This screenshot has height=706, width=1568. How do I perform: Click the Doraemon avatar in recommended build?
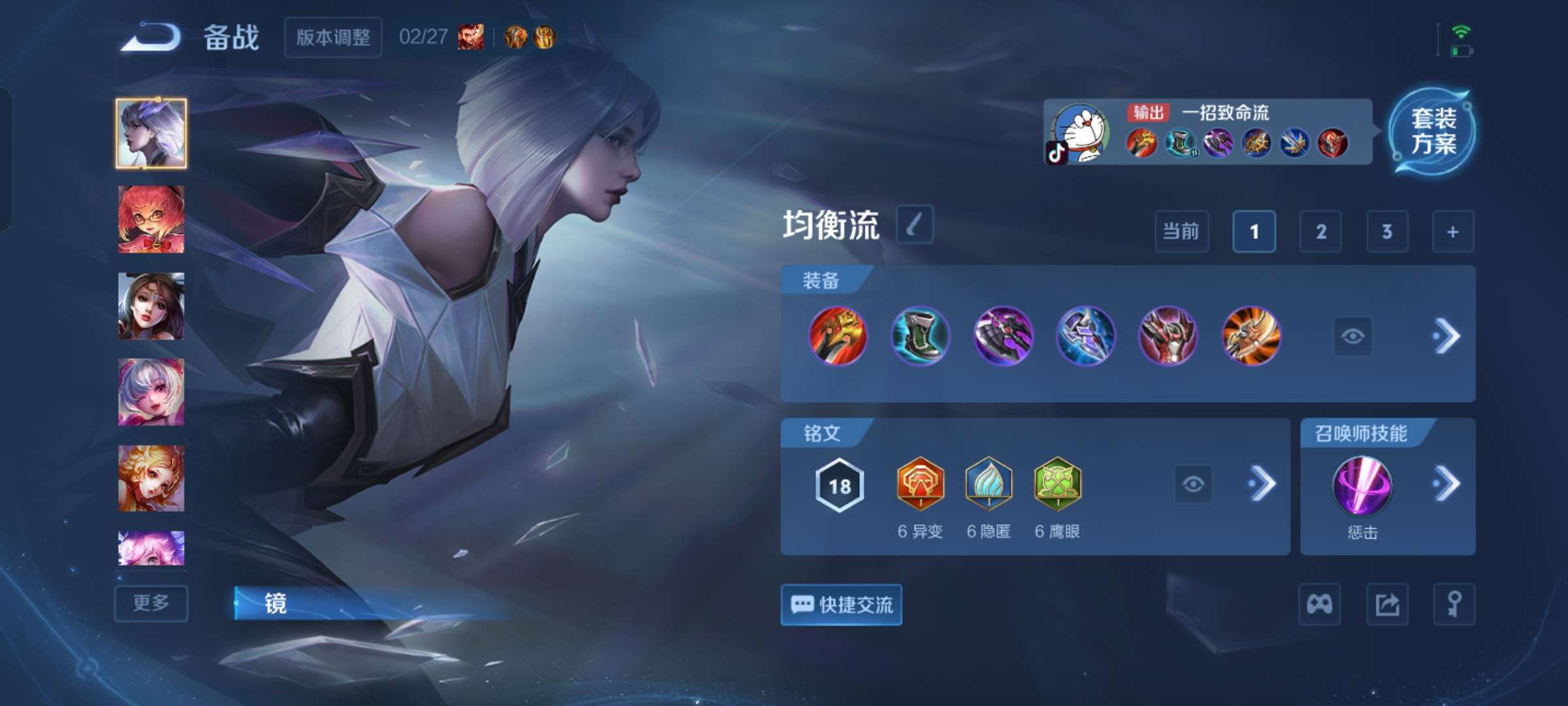point(1081,133)
